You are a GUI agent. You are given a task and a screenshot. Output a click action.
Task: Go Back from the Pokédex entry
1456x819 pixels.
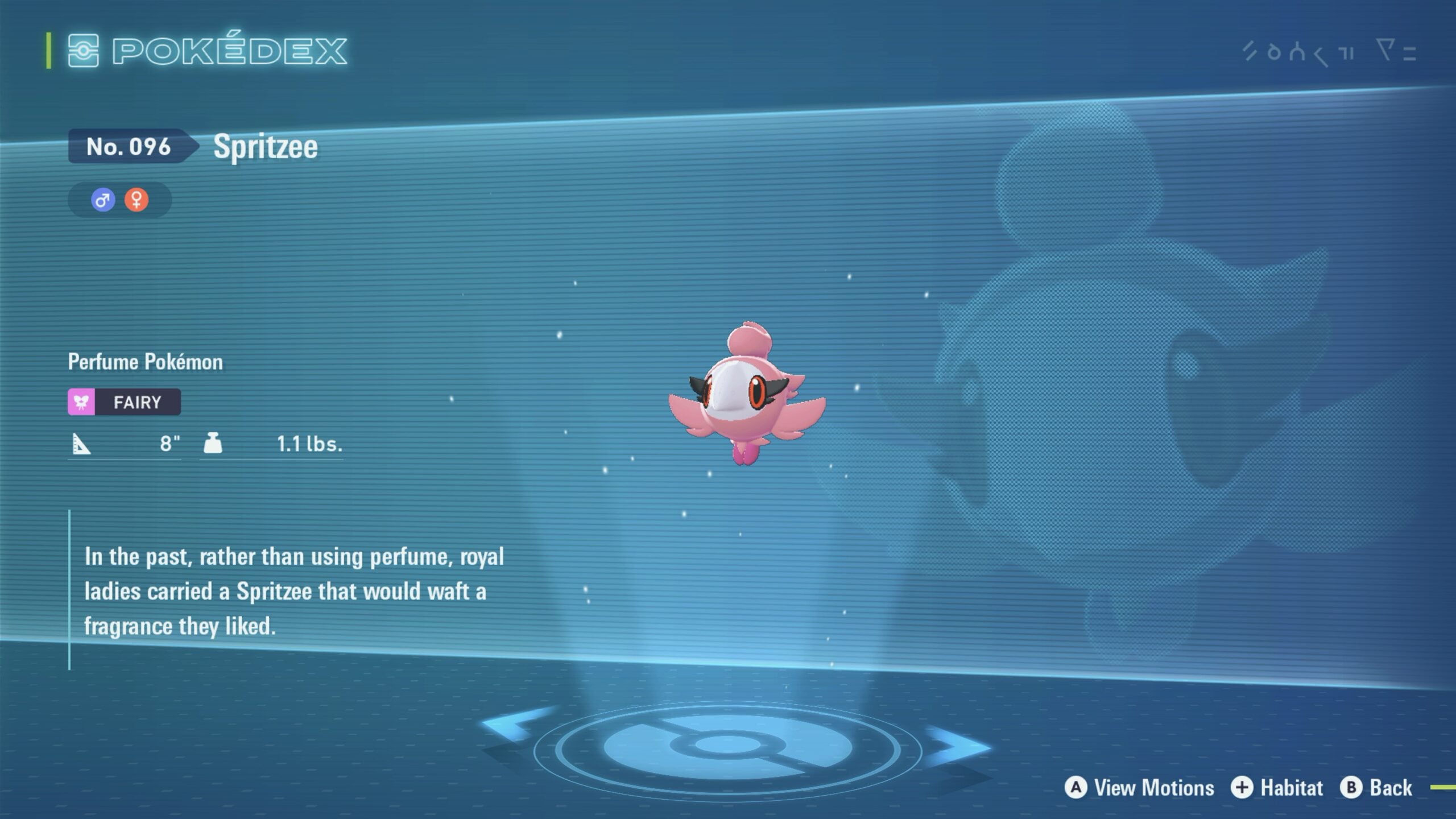point(1376,788)
